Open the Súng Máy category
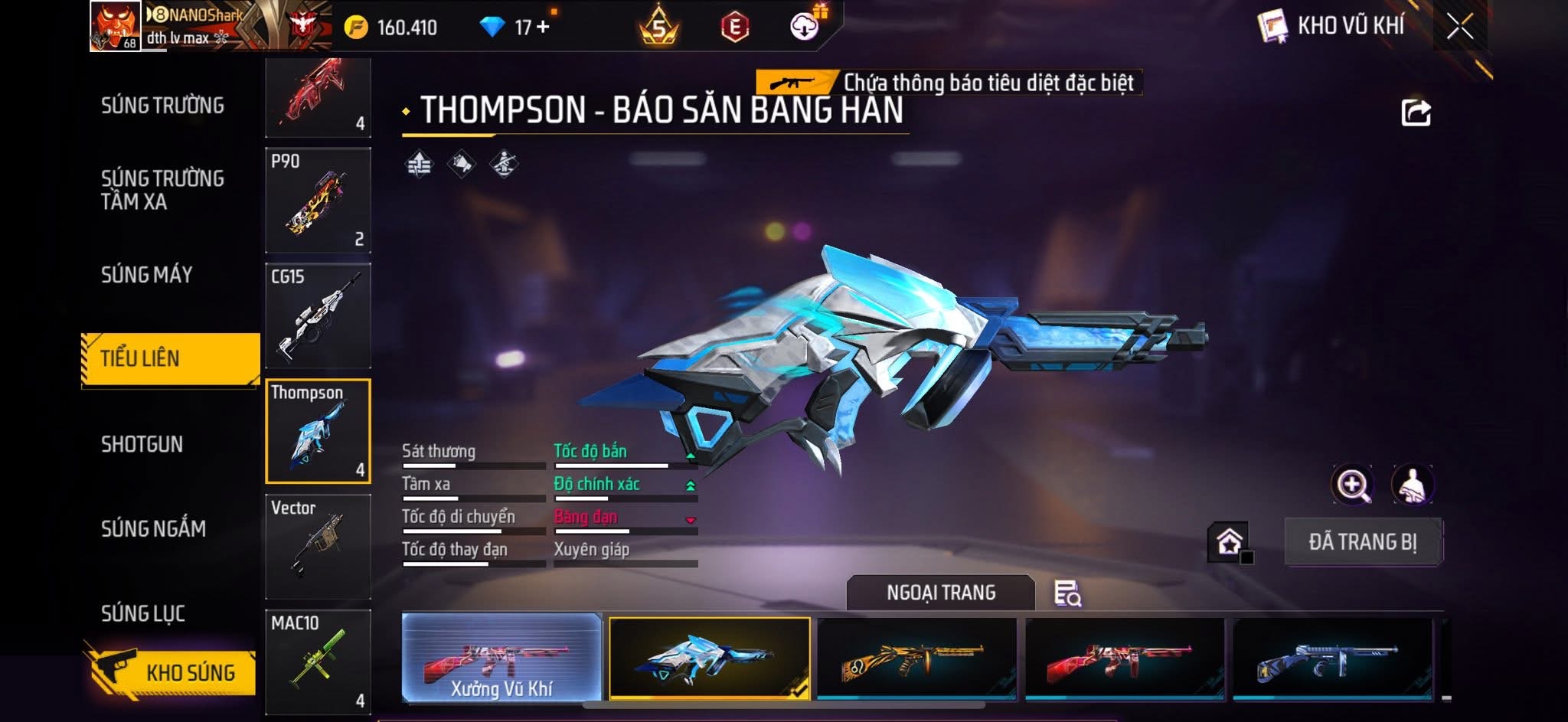The height and width of the screenshot is (722, 1568). point(146,275)
